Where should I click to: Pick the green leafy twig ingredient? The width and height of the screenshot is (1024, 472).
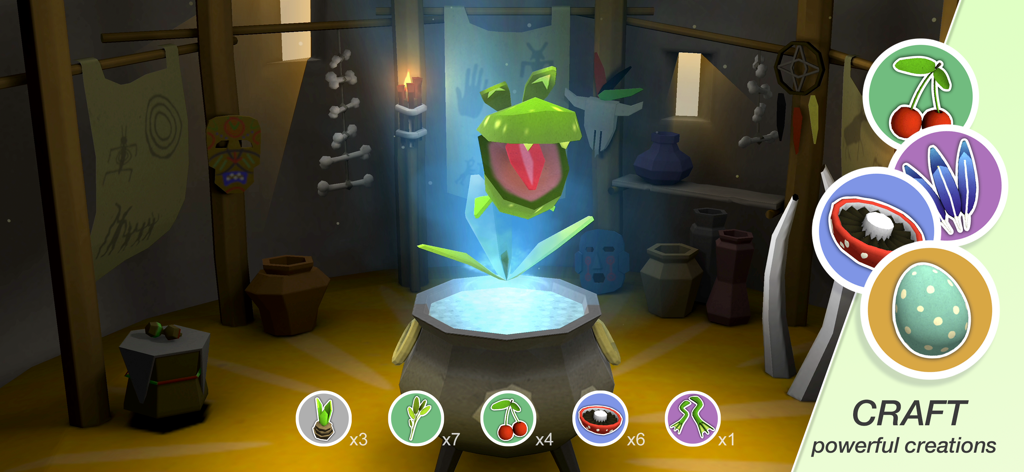point(415,418)
